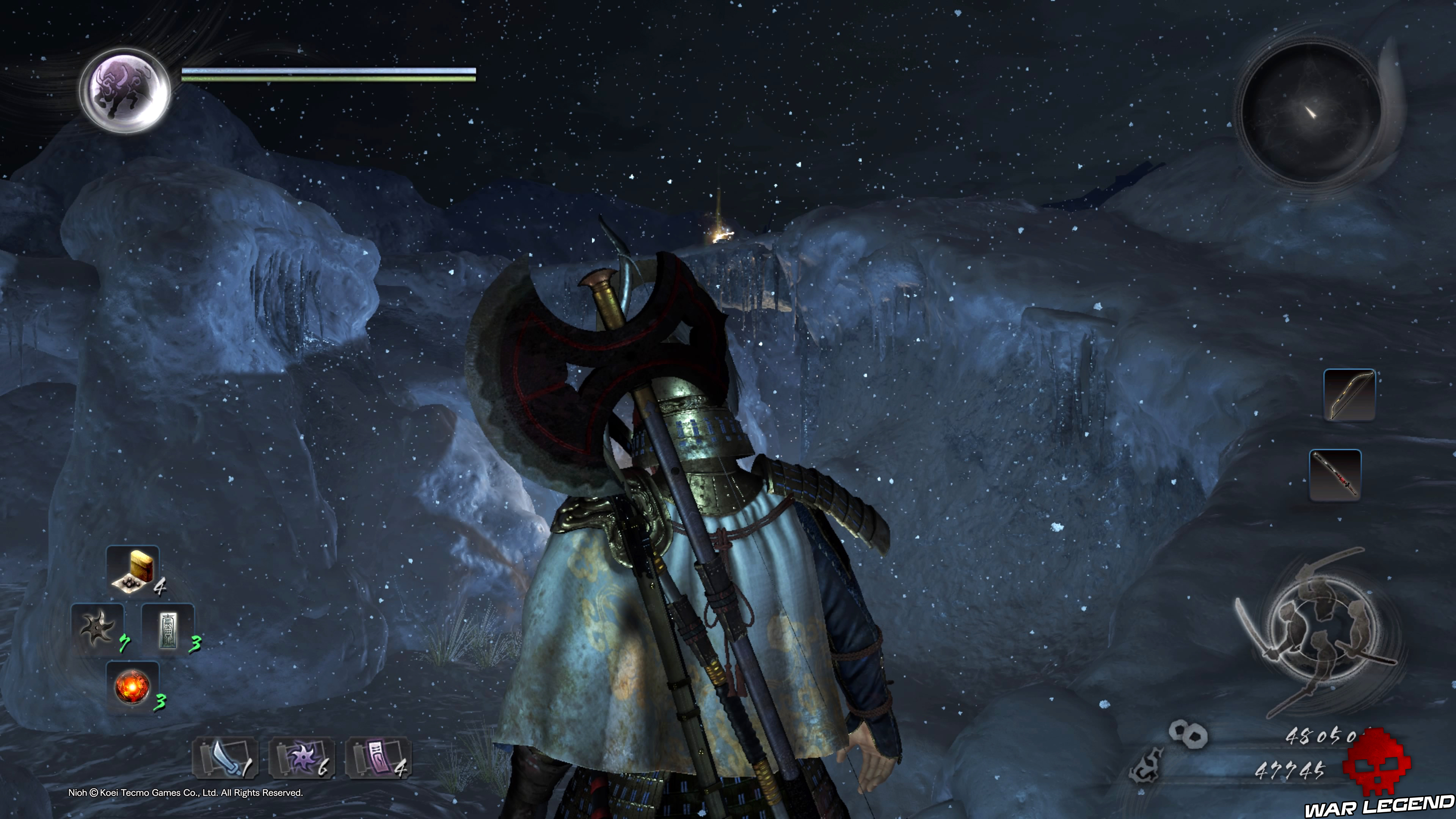Select the bow ranged weapon slot
The height and width of the screenshot is (819, 1456).
[x=1349, y=394]
